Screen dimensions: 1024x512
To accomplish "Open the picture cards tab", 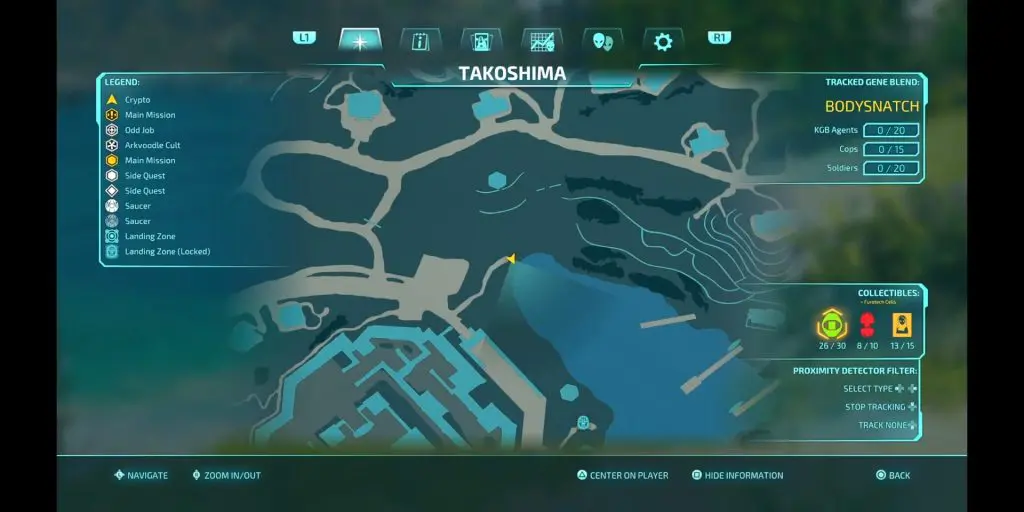I will coord(481,41).
